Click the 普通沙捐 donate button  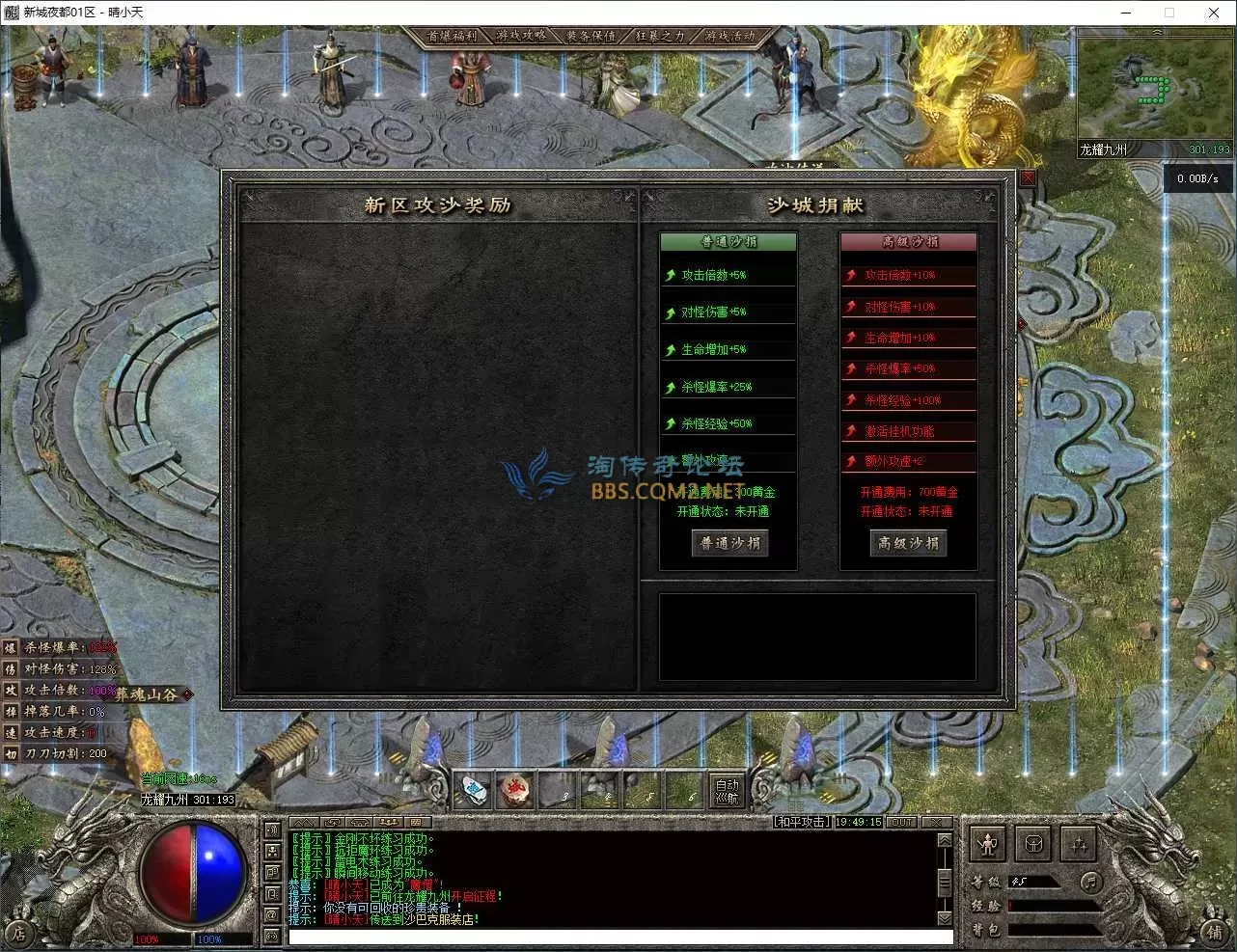pyautogui.click(x=729, y=544)
